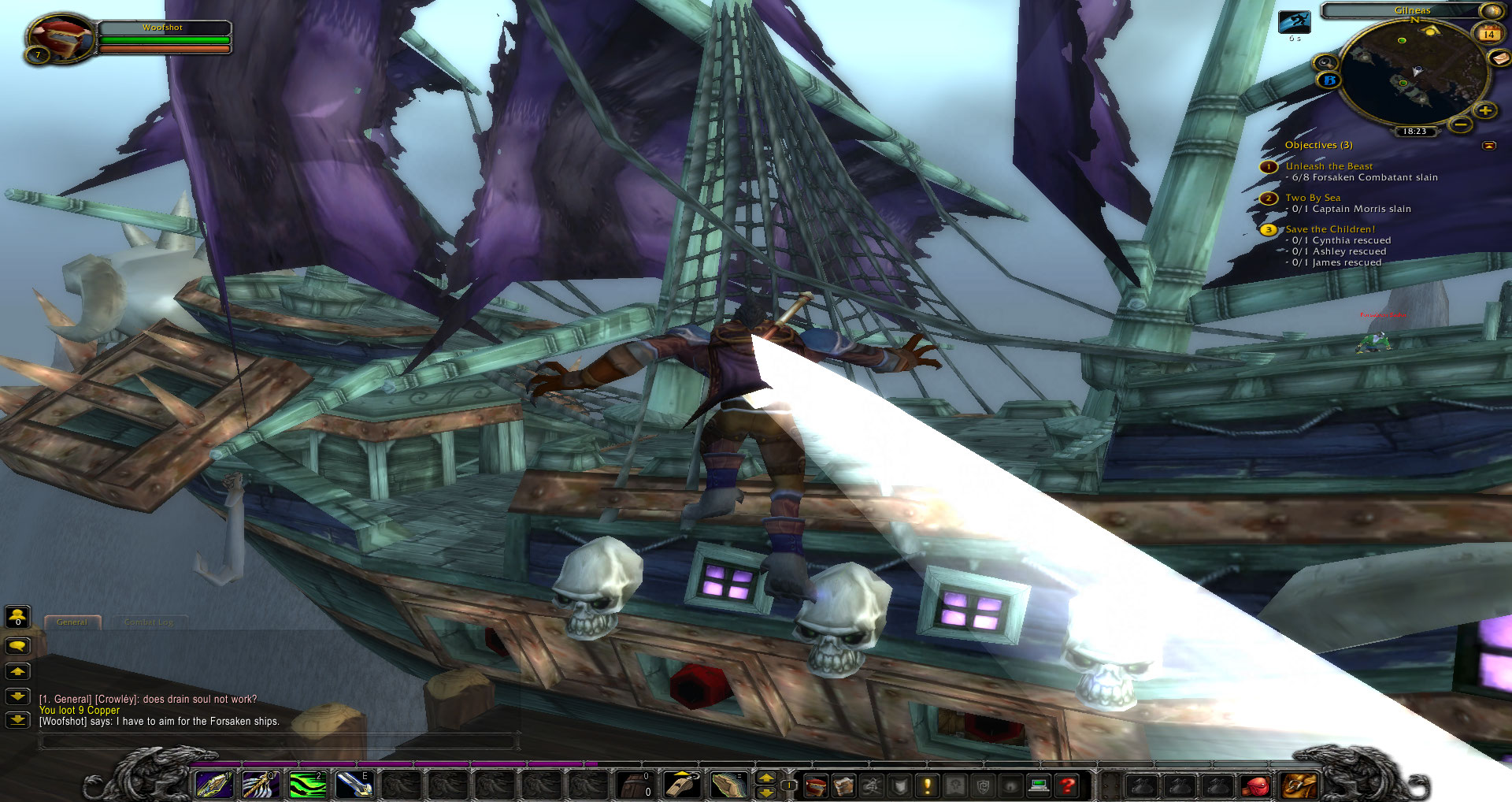This screenshot has height=802, width=1512.
Task: Open the calendar showing day 14
Action: click(1488, 34)
